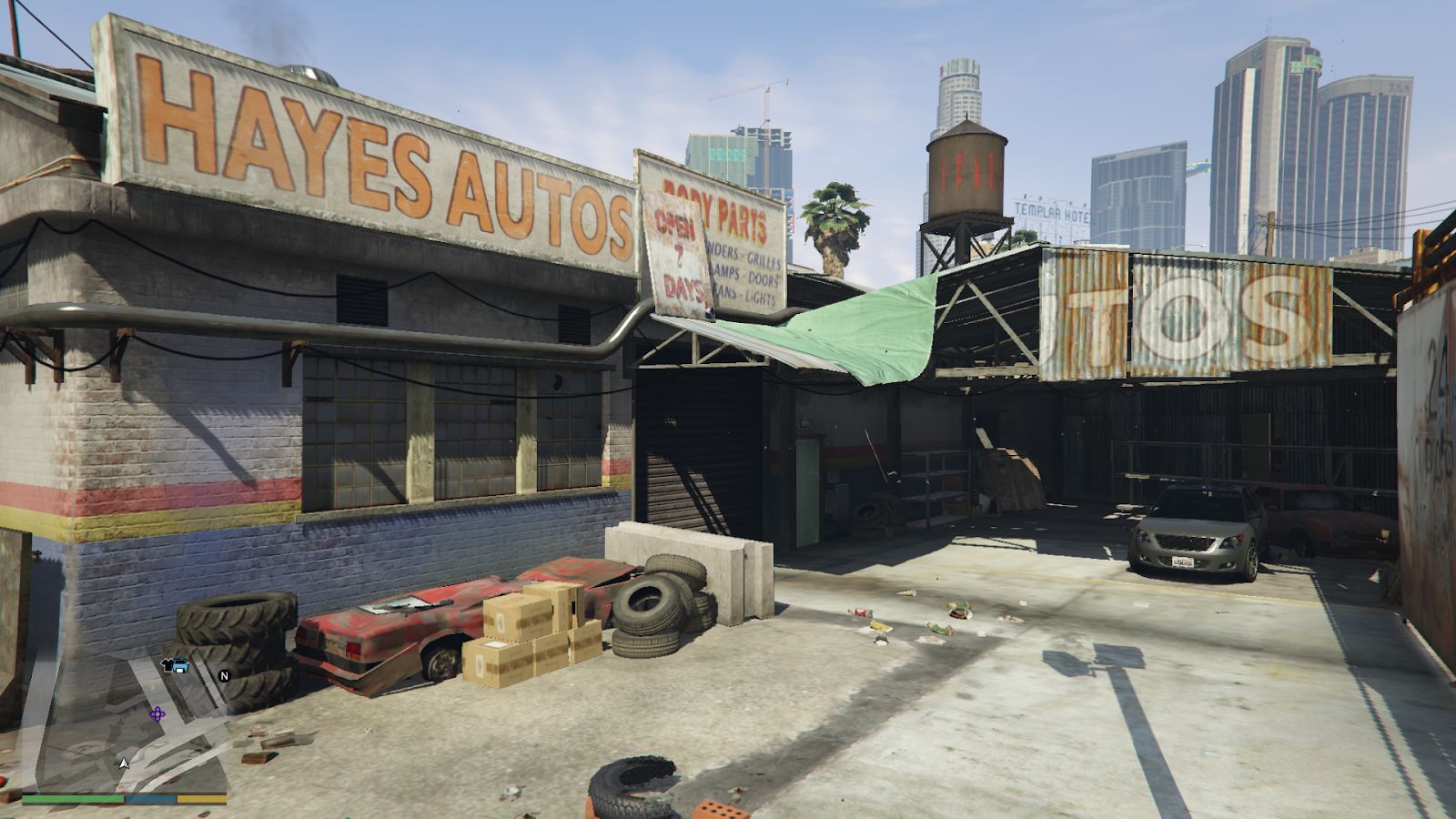This screenshot has width=1456, height=819.
Task: Click the blue vehicle blip on the minimap
Action: coord(180,665)
